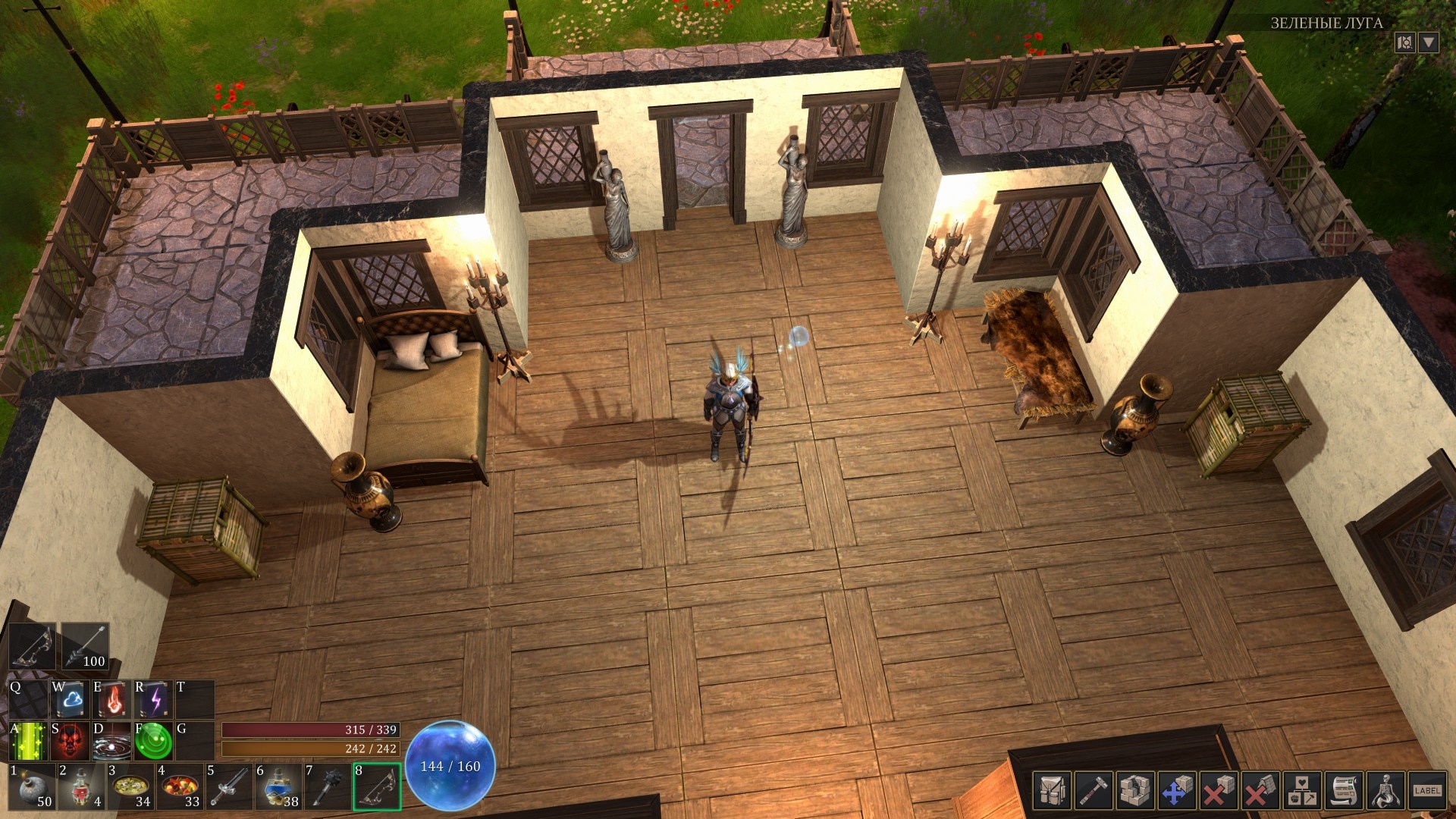Screen dimensions: 1456x819
Task: Open the backpack inventory
Action: tap(1053, 791)
